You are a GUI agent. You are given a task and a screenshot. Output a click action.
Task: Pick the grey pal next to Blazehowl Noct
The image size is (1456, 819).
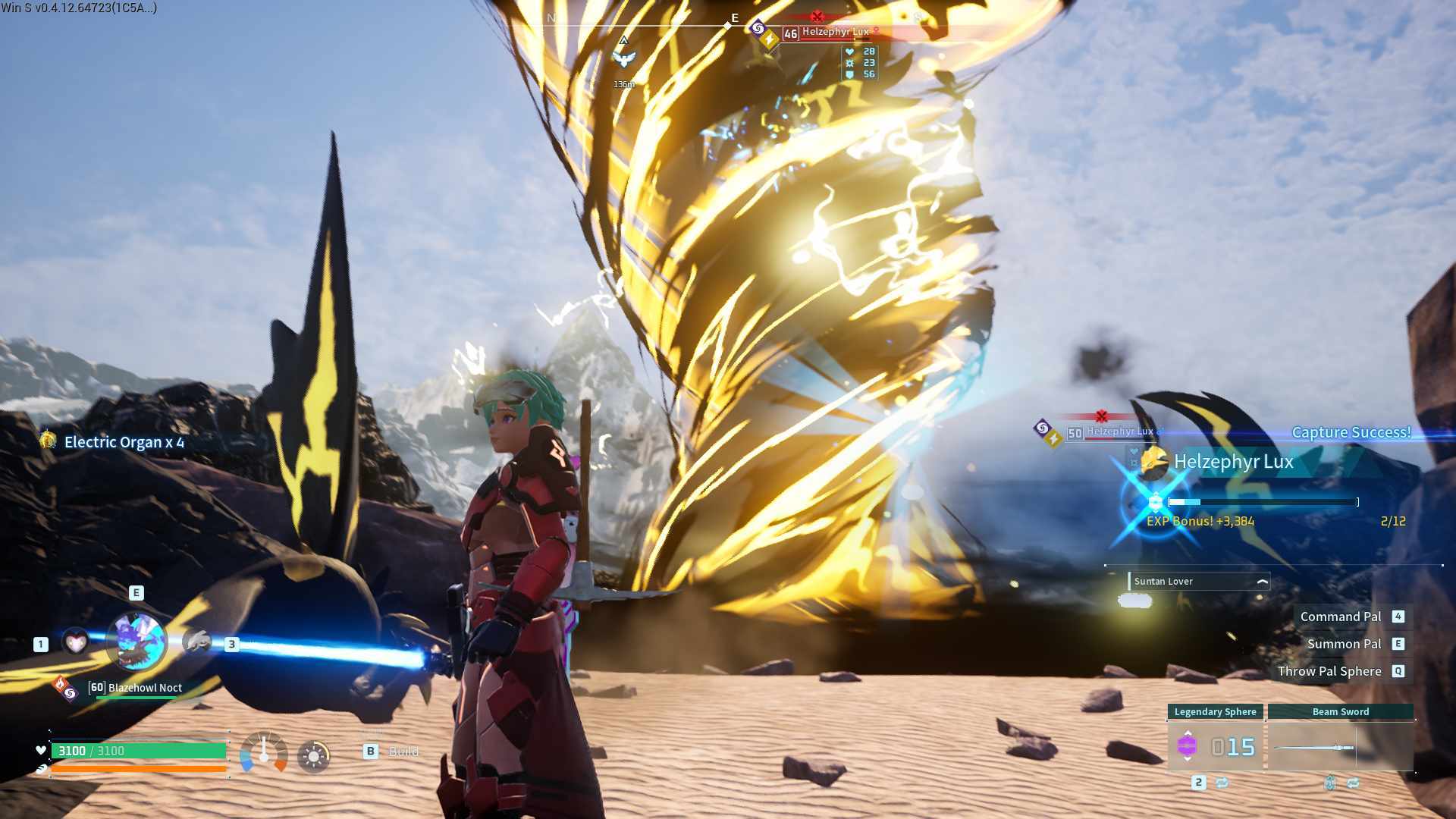pos(198,642)
